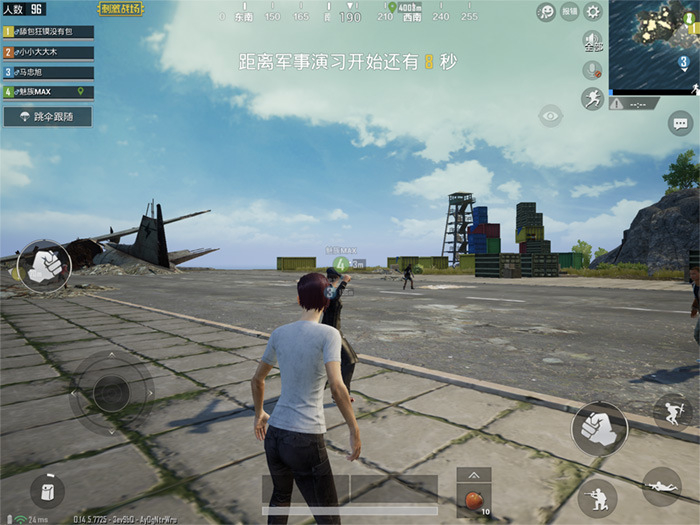Toggle the 全部 speaker voice channel
This screenshot has width=700, height=525.
(x=592, y=42)
